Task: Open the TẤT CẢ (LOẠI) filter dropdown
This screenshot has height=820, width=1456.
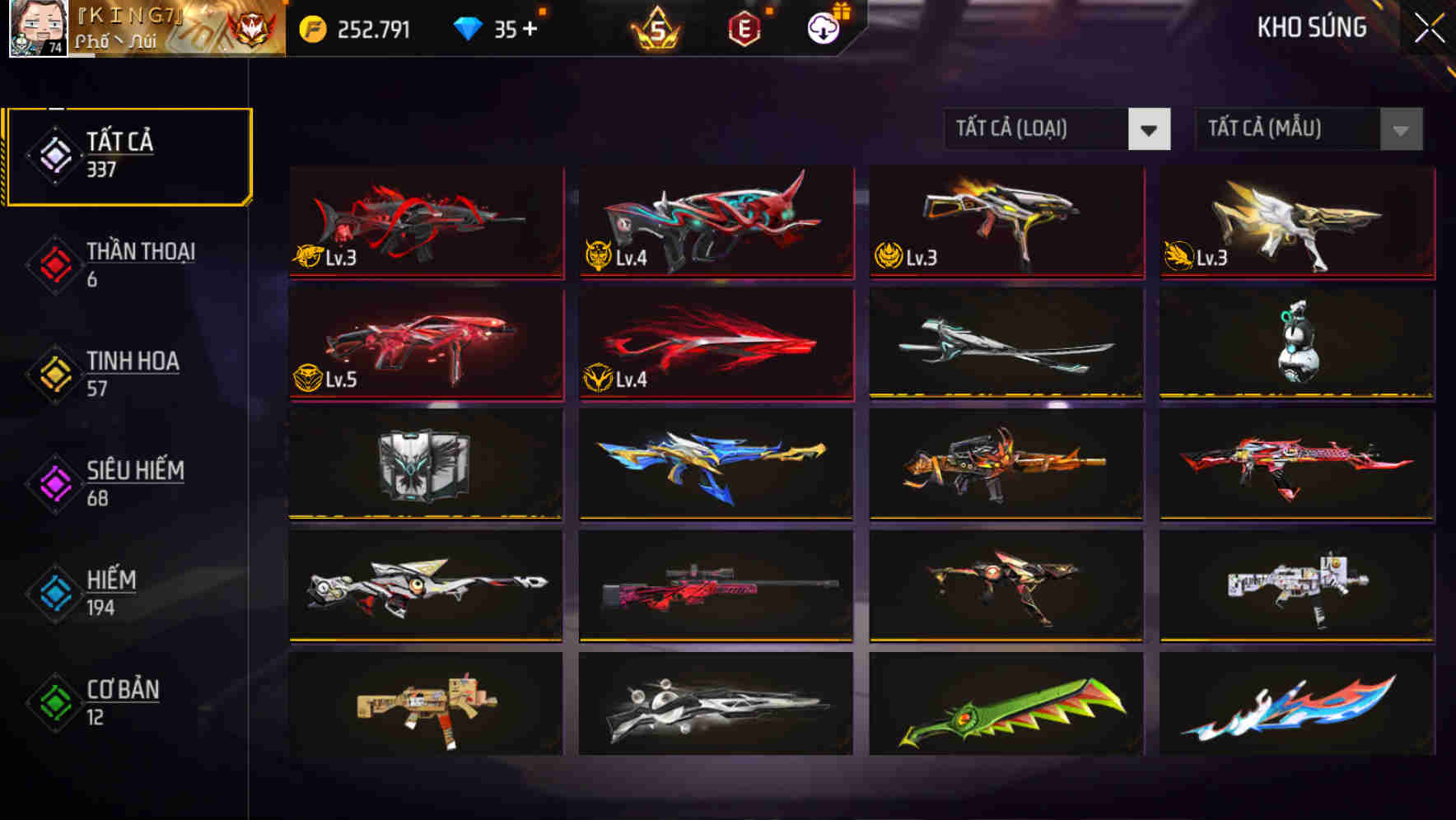Action: pyautogui.click(x=1057, y=129)
